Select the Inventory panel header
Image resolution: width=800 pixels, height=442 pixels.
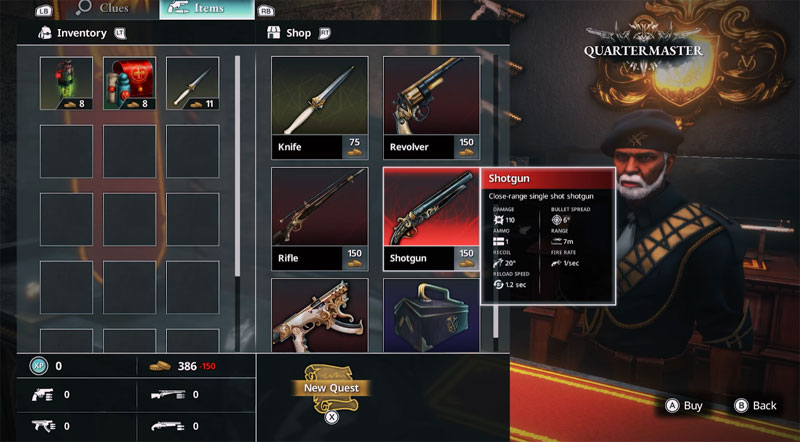tap(81, 33)
